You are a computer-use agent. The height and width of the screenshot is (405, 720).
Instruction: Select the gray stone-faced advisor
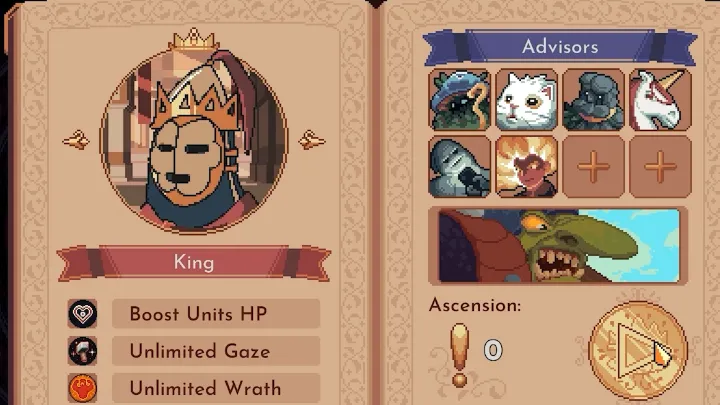(x=460, y=166)
